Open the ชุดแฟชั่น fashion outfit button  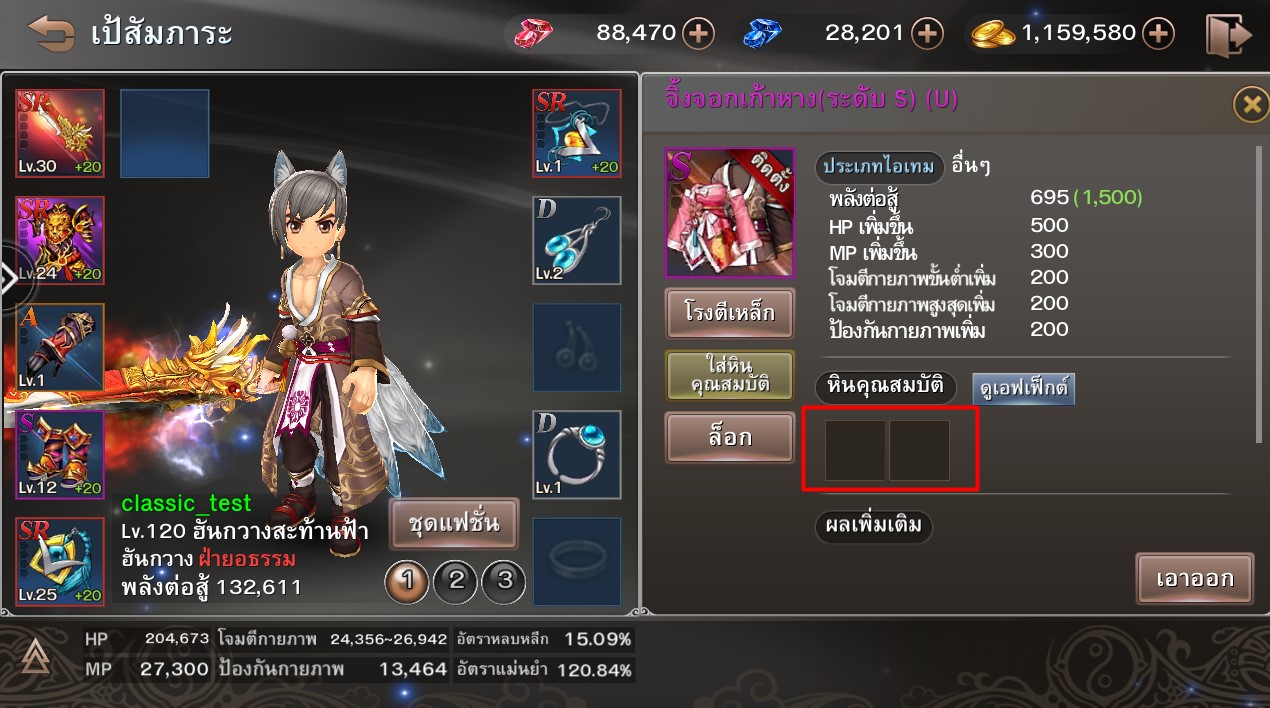click(x=454, y=523)
